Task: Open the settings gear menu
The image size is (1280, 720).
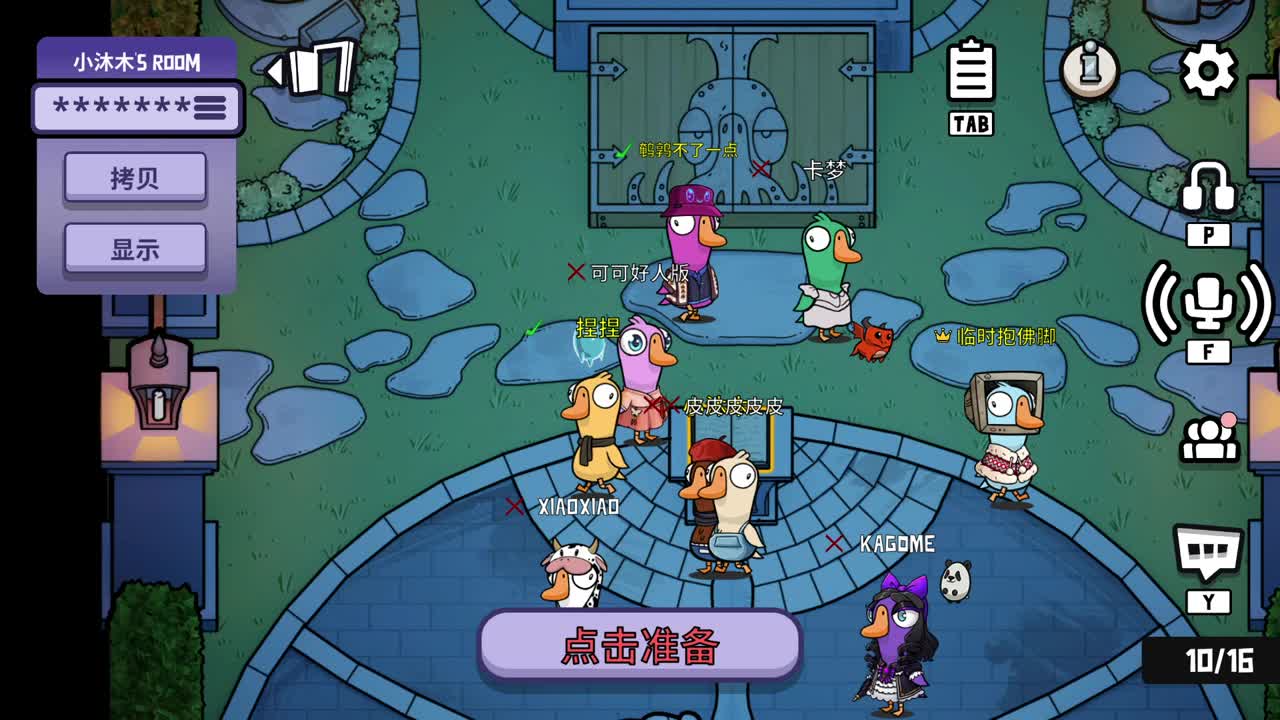Action: 1209,69
